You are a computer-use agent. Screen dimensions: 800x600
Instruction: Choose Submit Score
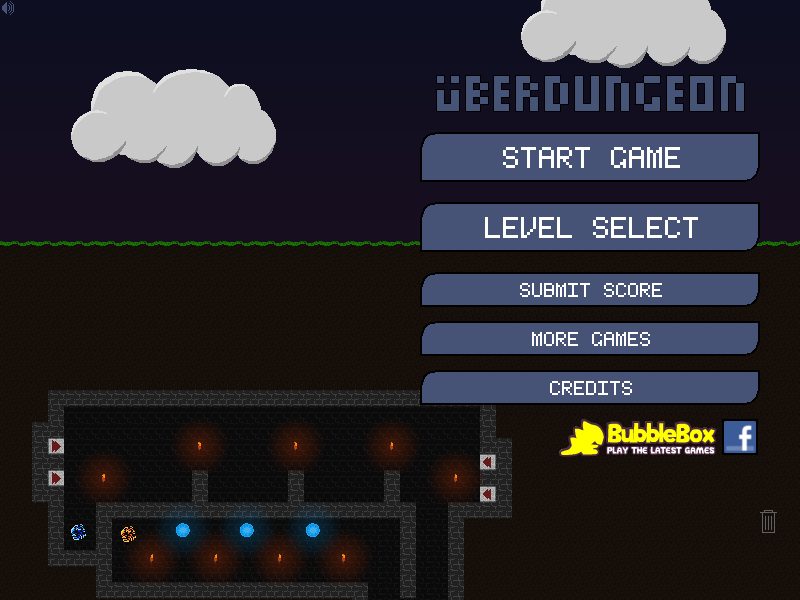pyautogui.click(x=590, y=290)
